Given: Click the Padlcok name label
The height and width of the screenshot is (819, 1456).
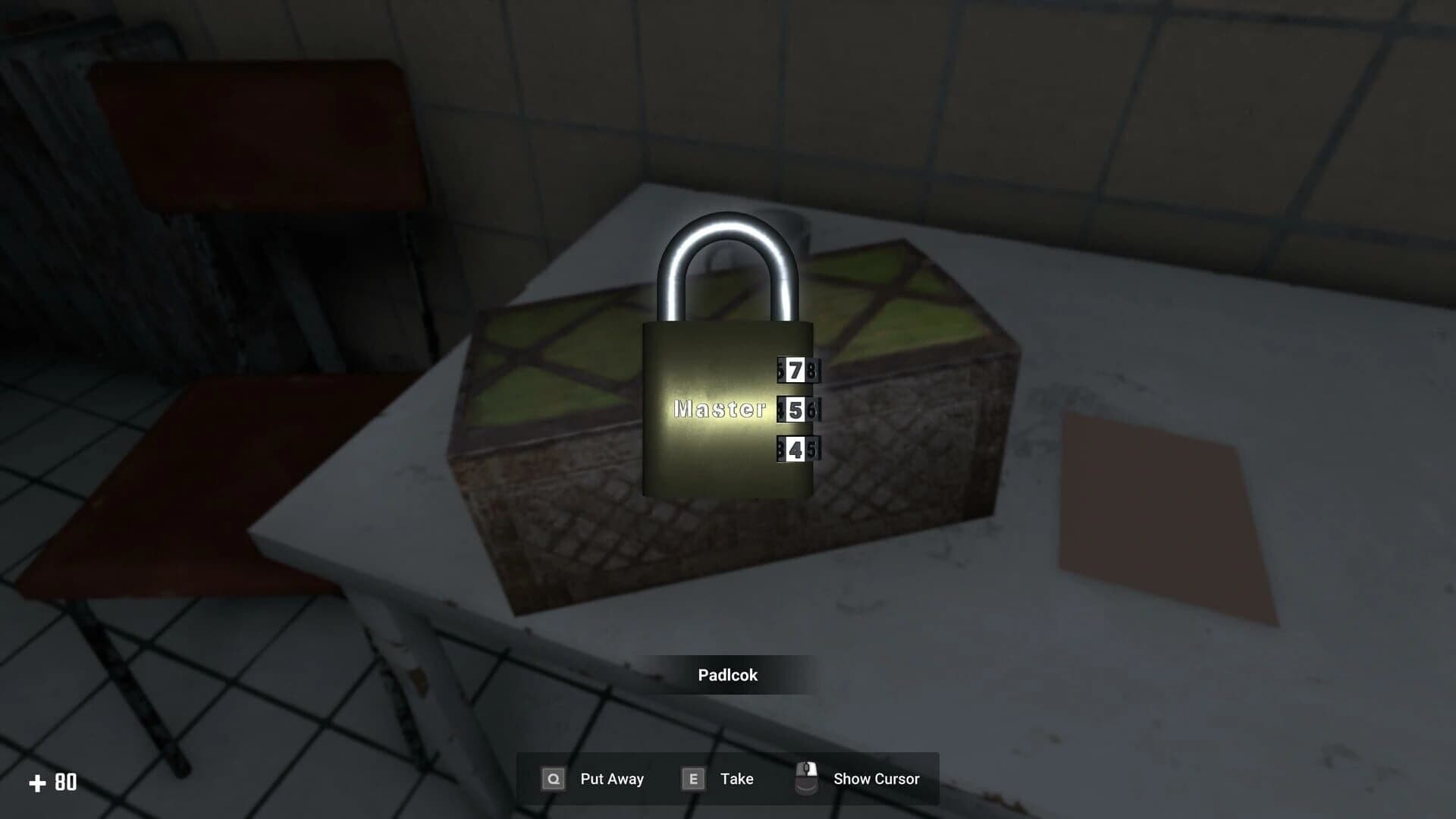Looking at the screenshot, I should pyautogui.click(x=727, y=675).
